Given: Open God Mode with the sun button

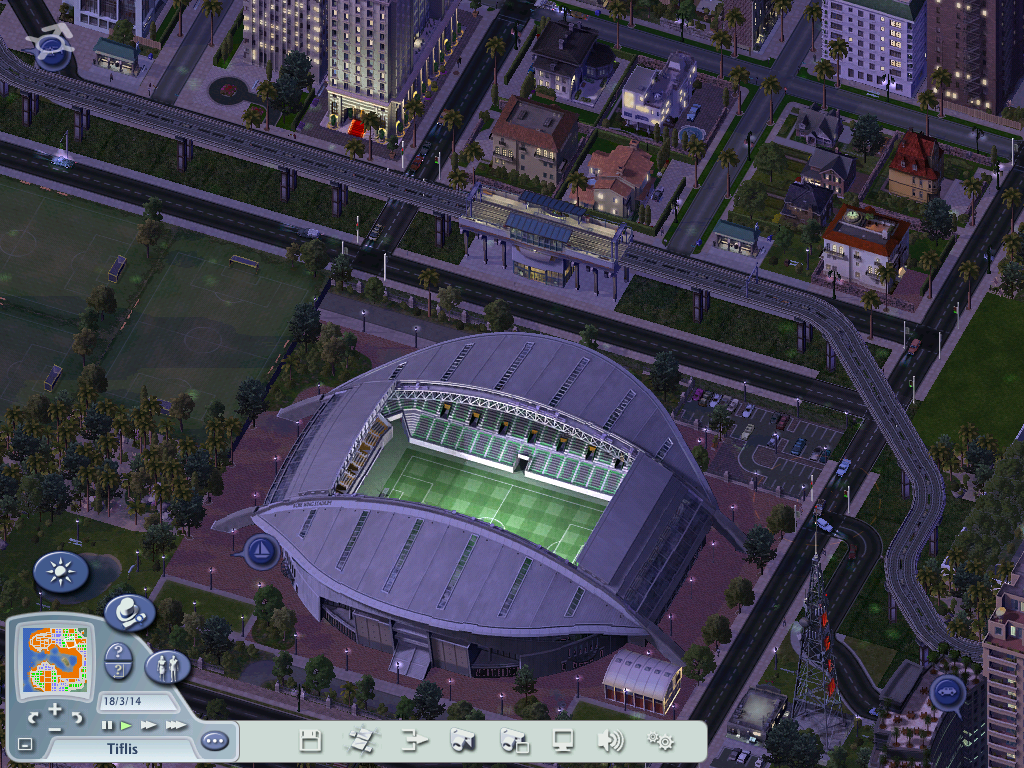Looking at the screenshot, I should (x=61, y=573).
